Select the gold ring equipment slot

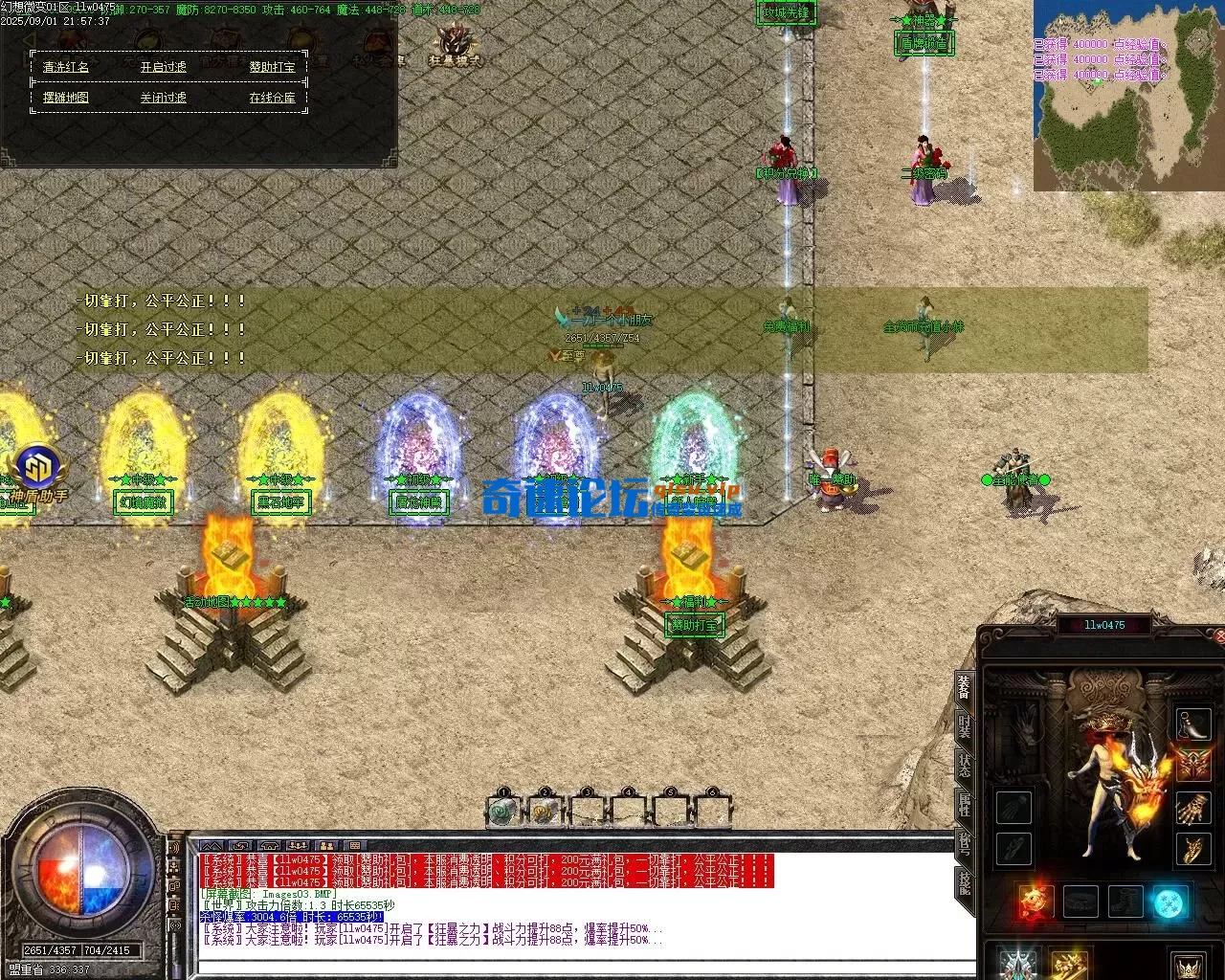[1192, 849]
